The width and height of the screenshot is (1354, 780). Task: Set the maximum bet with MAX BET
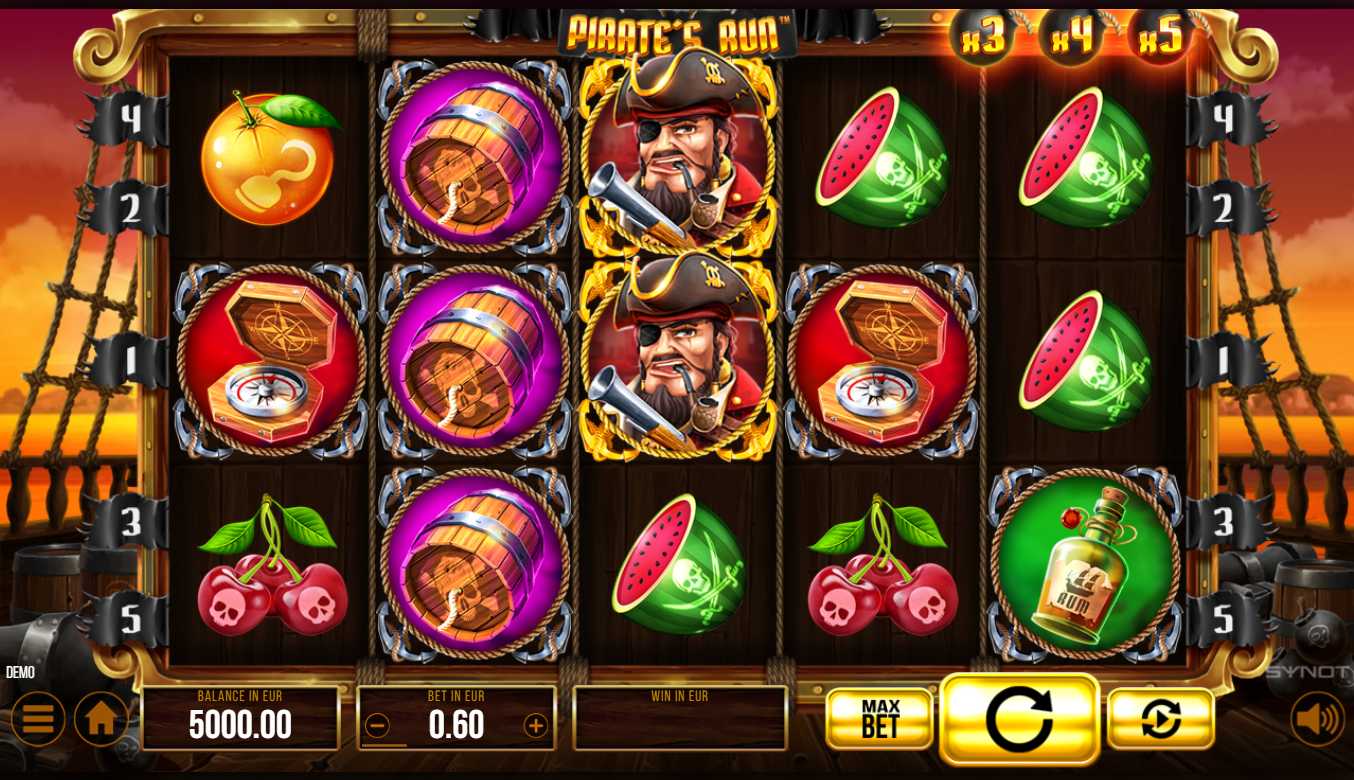880,719
